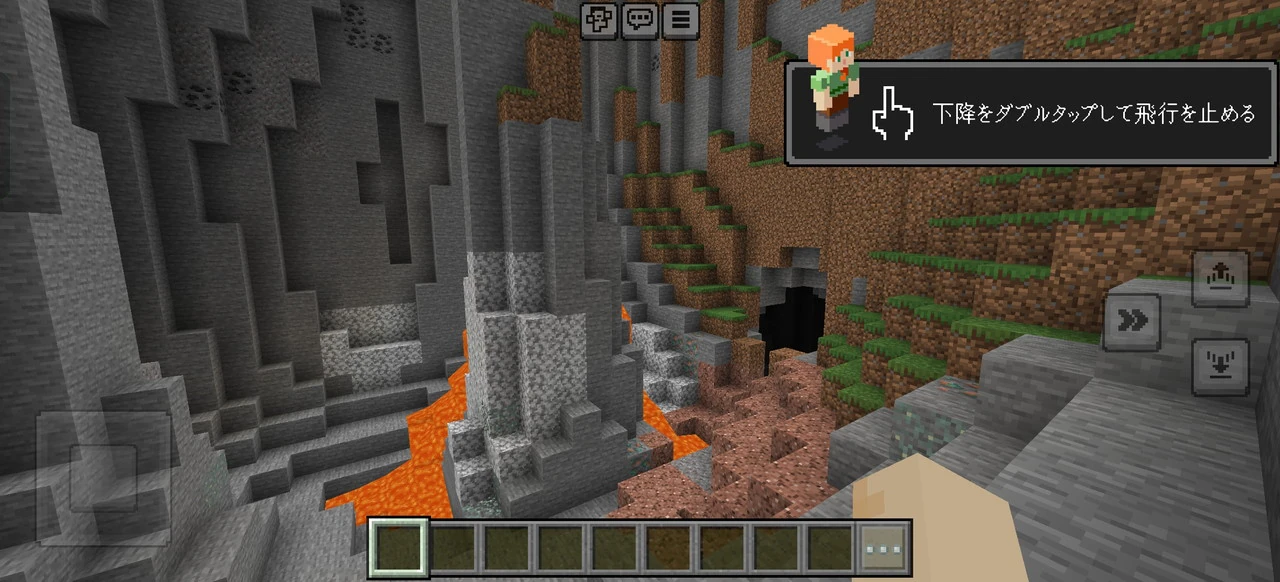Tap the movement joystick pad

pos(103,477)
